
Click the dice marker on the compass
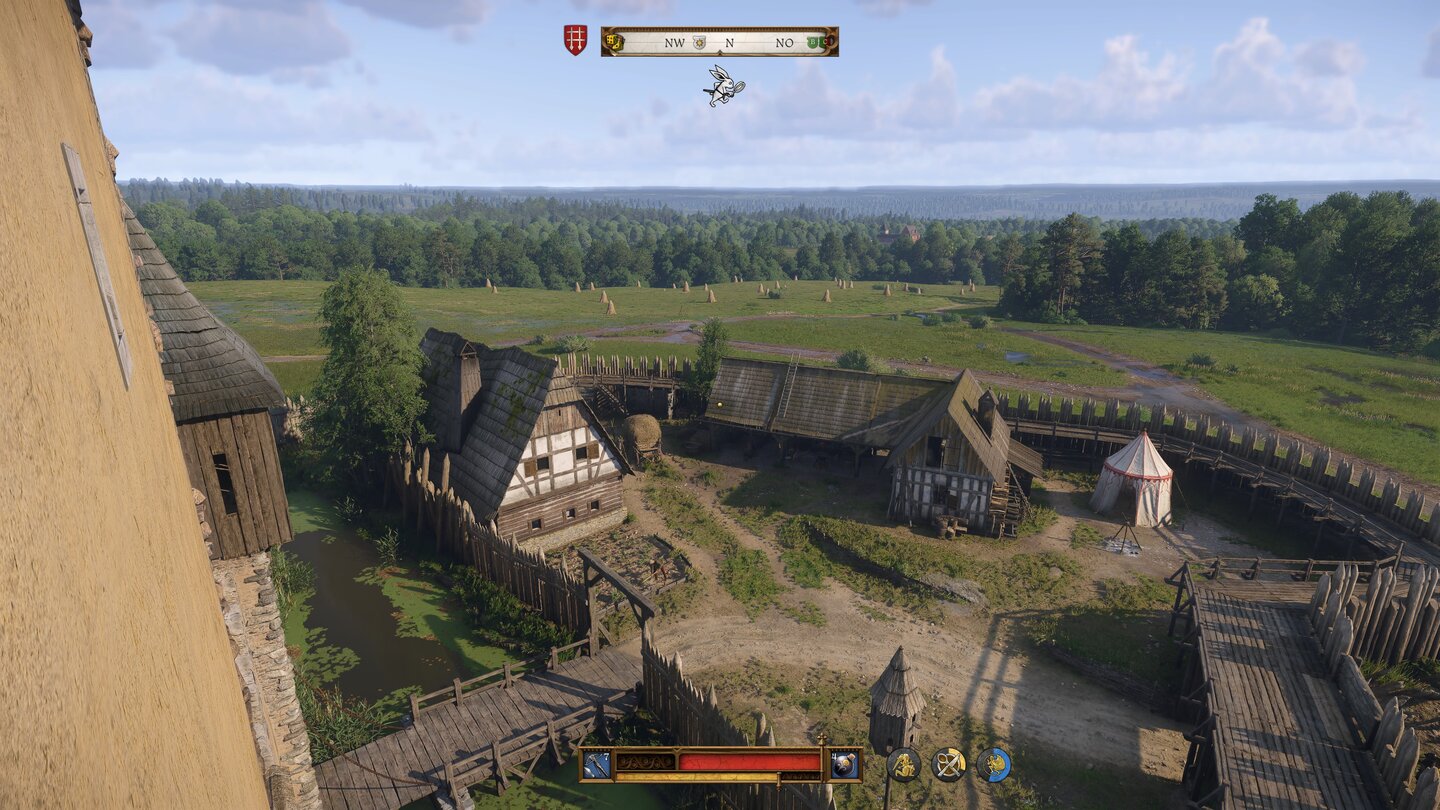(x=614, y=42)
